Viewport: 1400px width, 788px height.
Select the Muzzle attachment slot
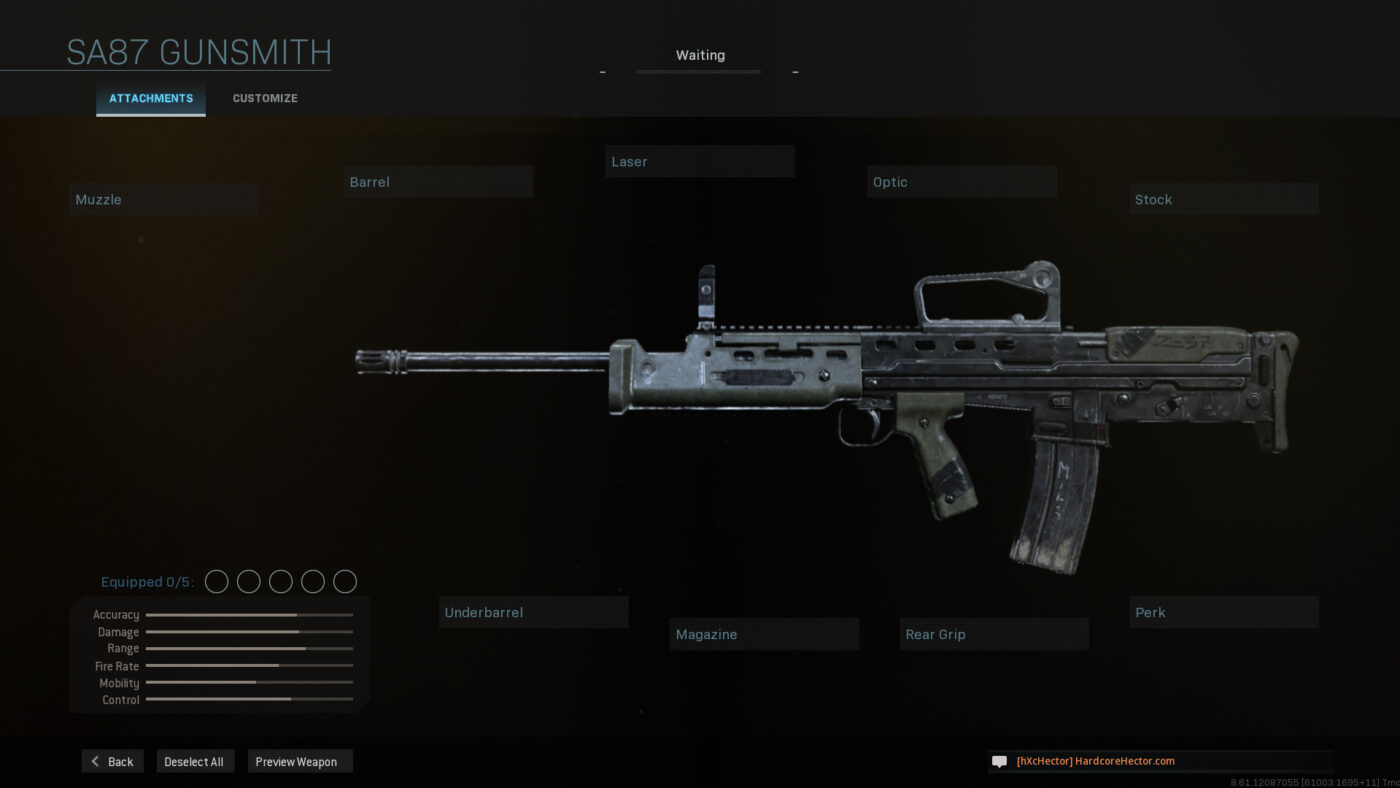(163, 198)
